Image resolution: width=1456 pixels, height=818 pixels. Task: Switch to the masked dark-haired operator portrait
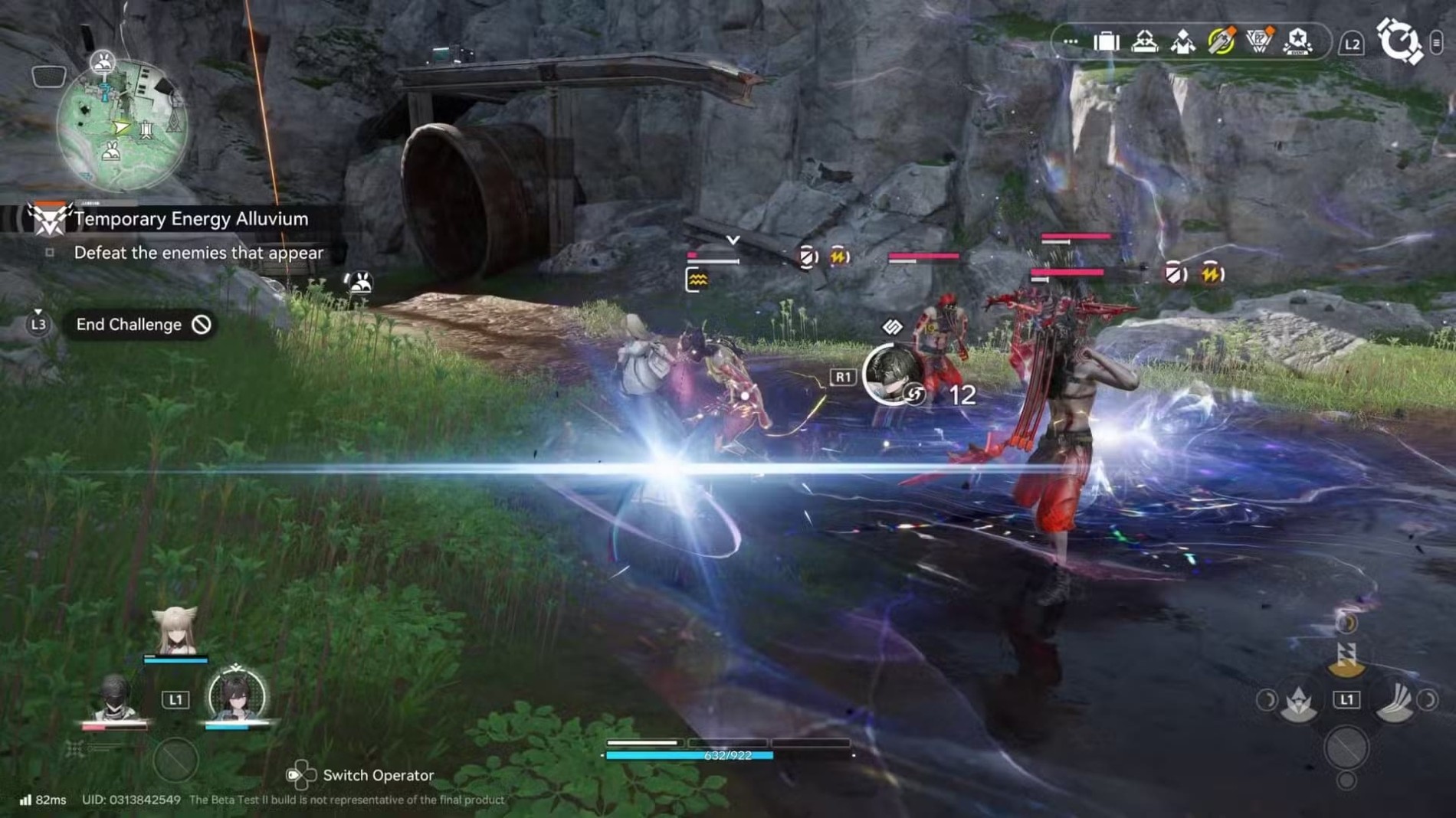pyautogui.click(x=115, y=699)
